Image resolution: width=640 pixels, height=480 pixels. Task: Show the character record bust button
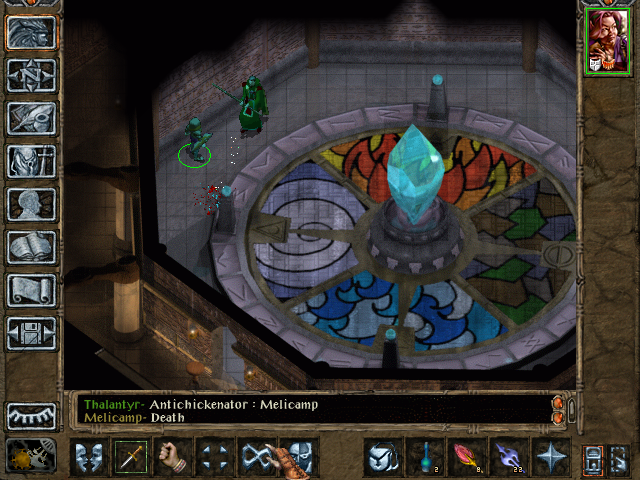tap(31, 204)
